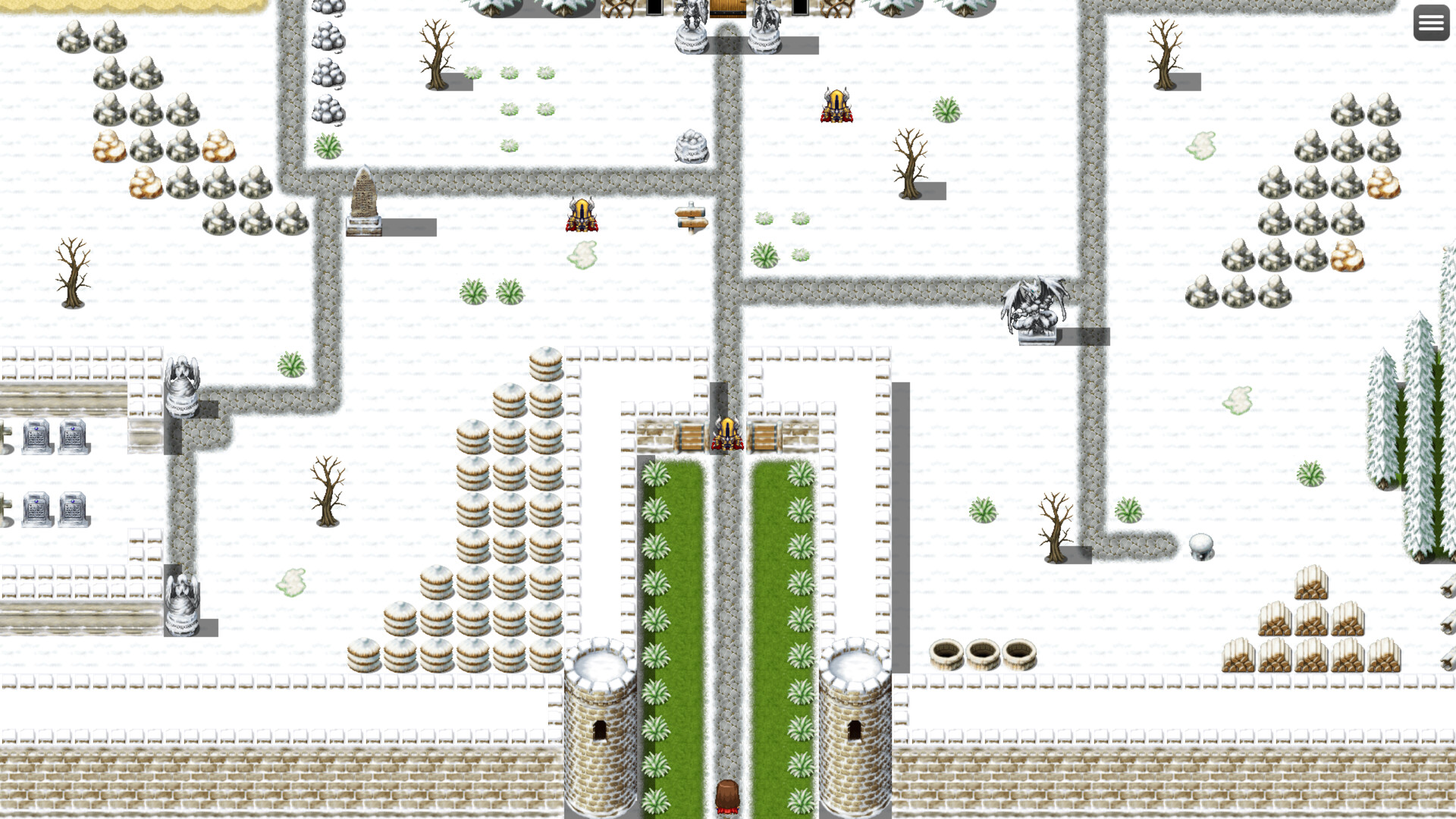Open the hamburger menu in the top-right corner

pos(1431,23)
